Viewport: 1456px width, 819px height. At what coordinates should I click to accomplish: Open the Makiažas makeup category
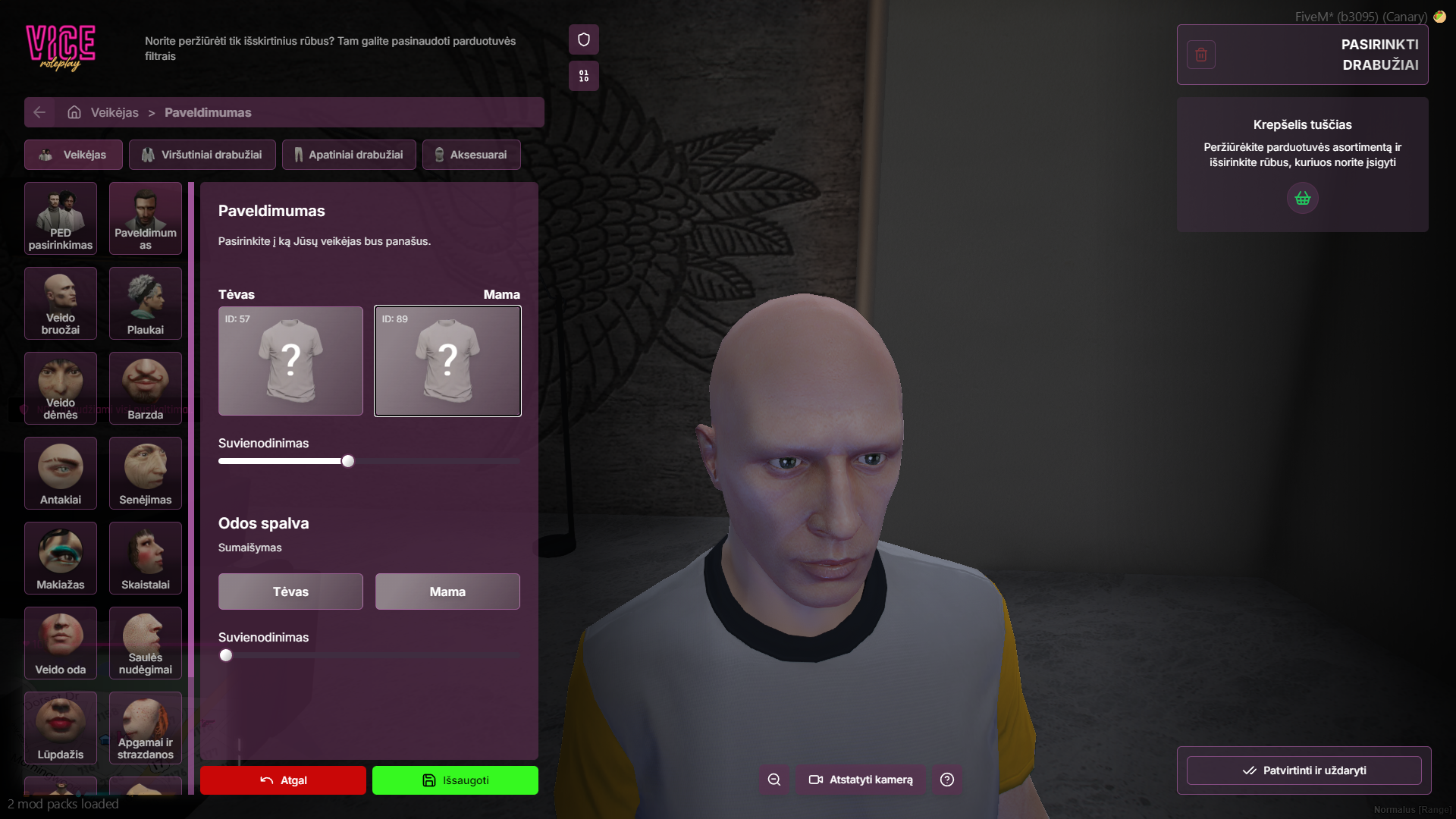(x=61, y=558)
